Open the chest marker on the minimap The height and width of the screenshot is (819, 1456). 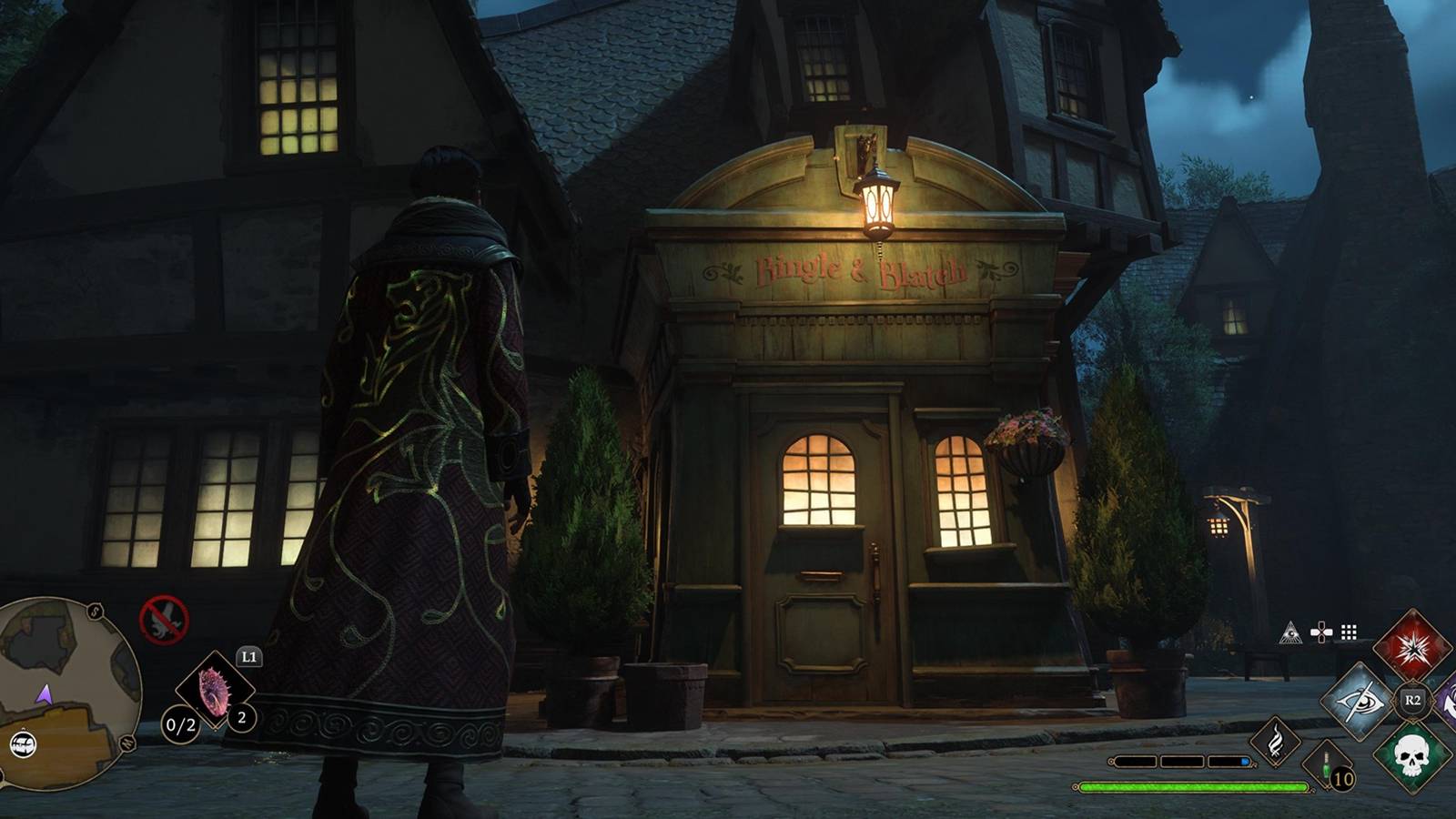24,744
